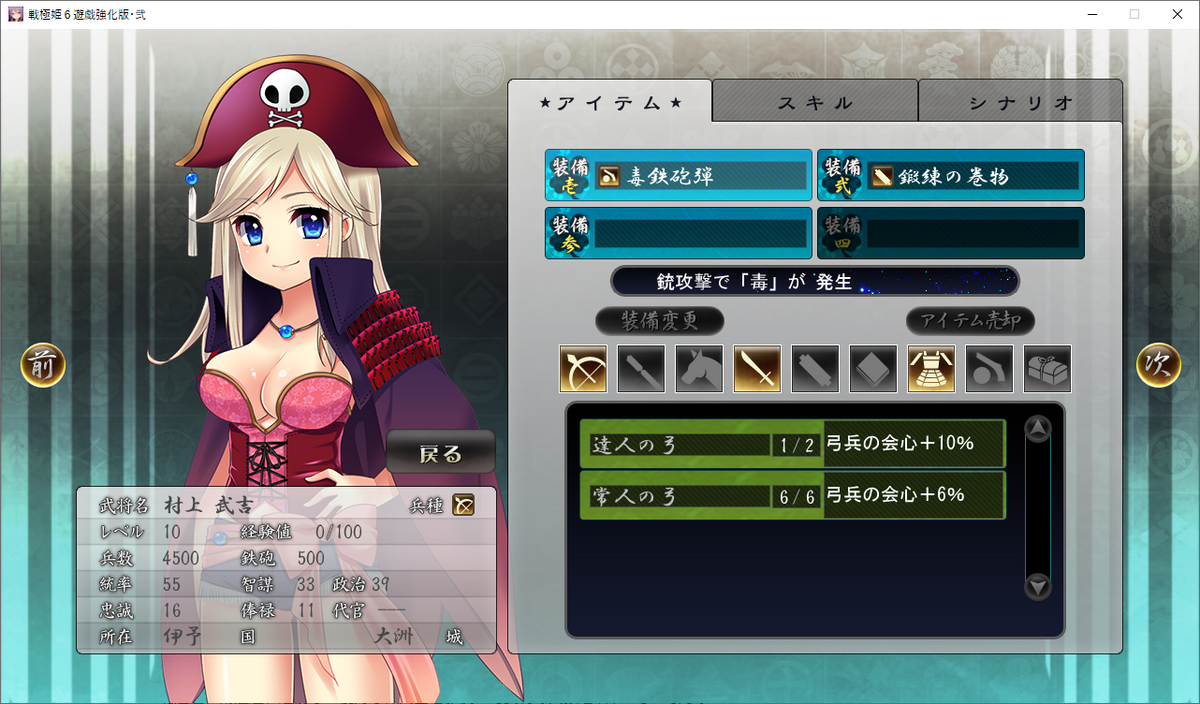
Task: Select the book item category
Action: pyautogui.click(x=874, y=369)
